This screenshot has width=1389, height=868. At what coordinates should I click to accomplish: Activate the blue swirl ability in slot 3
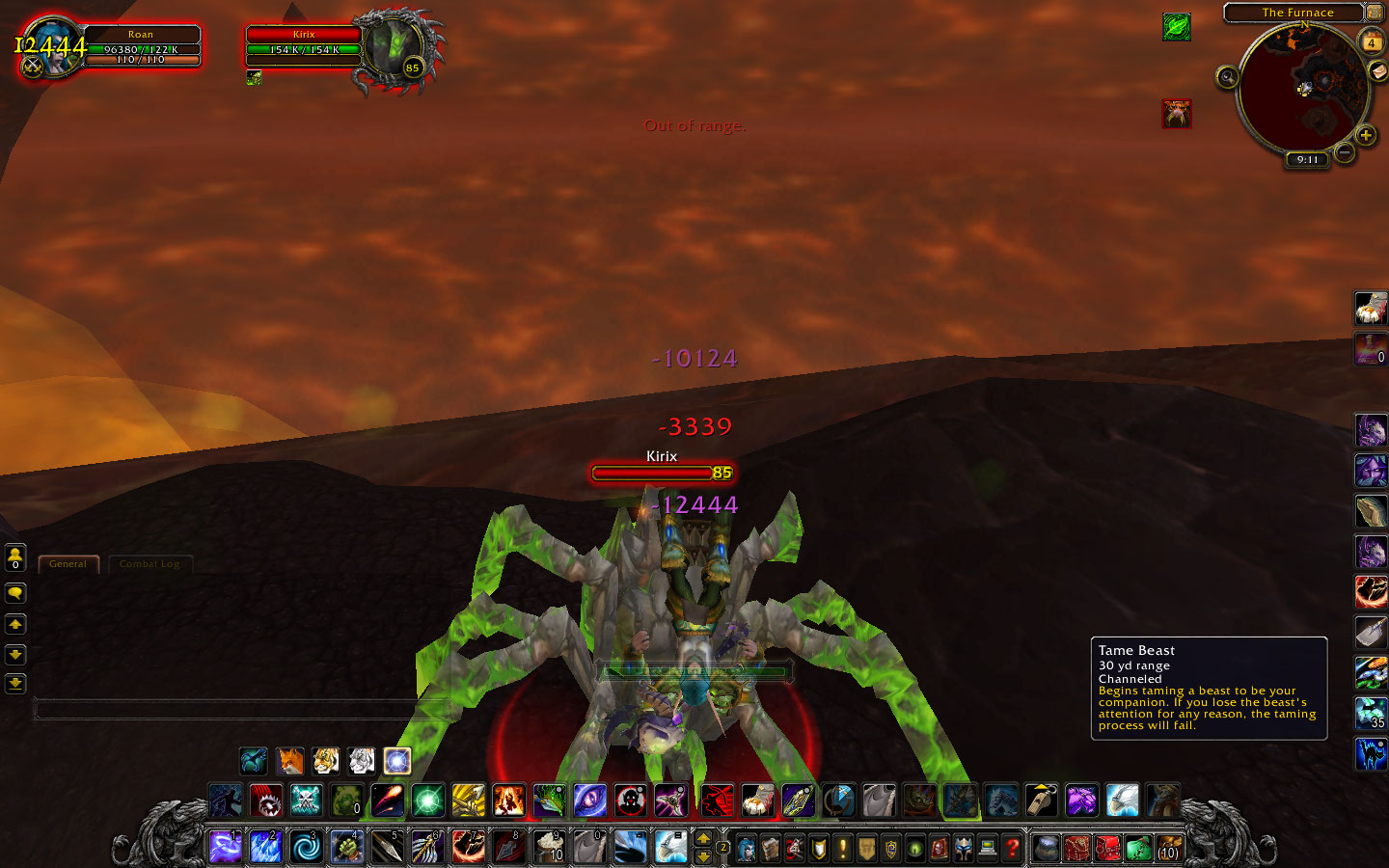[307, 847]
